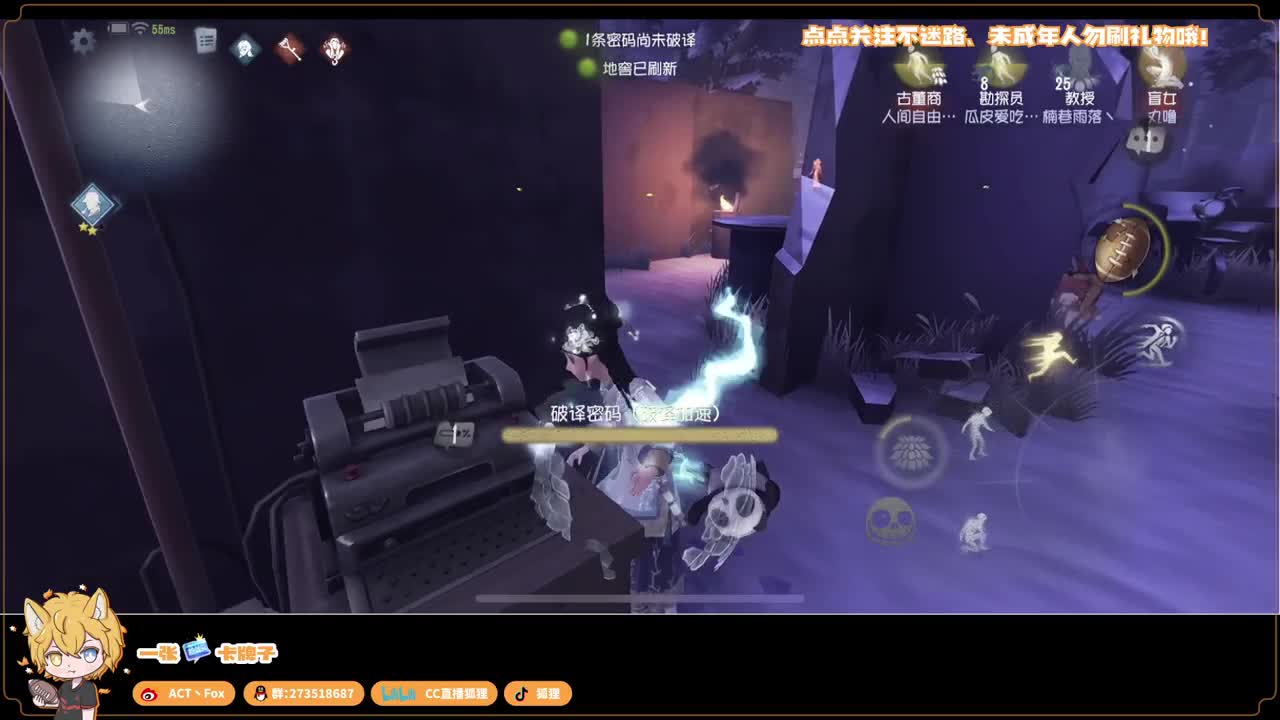Tap the crouching figure stance icon
Screen dimensions: 1280x720
[975, 530]
